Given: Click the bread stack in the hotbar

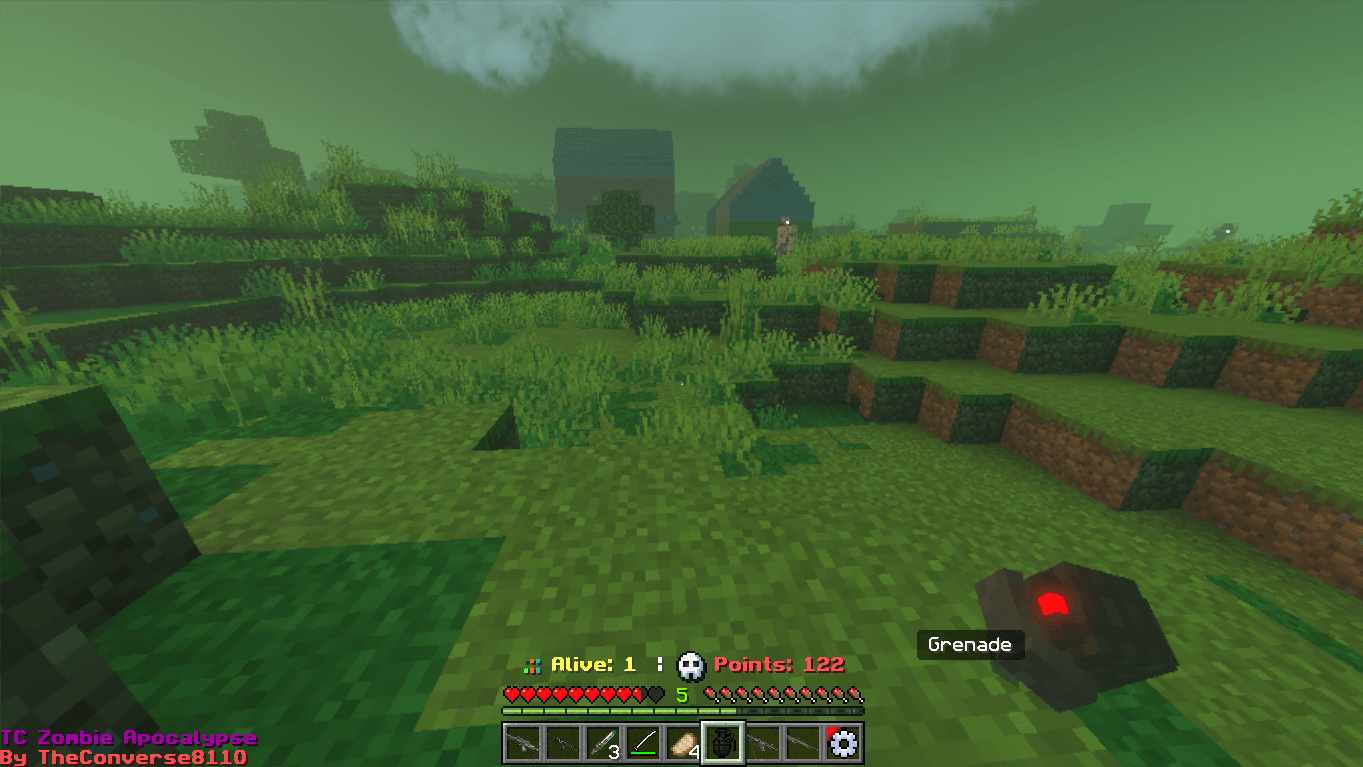Looking at the screenshot, I should click(681, 742).
